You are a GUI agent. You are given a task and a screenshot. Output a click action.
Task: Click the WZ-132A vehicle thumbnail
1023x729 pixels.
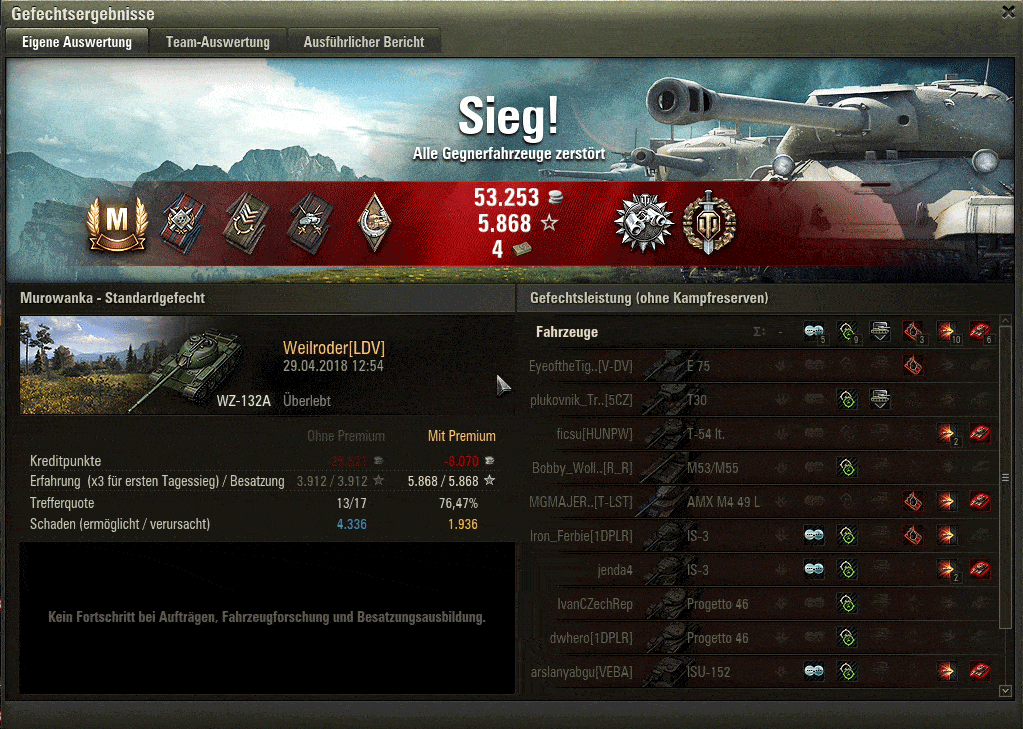(148, 365)
